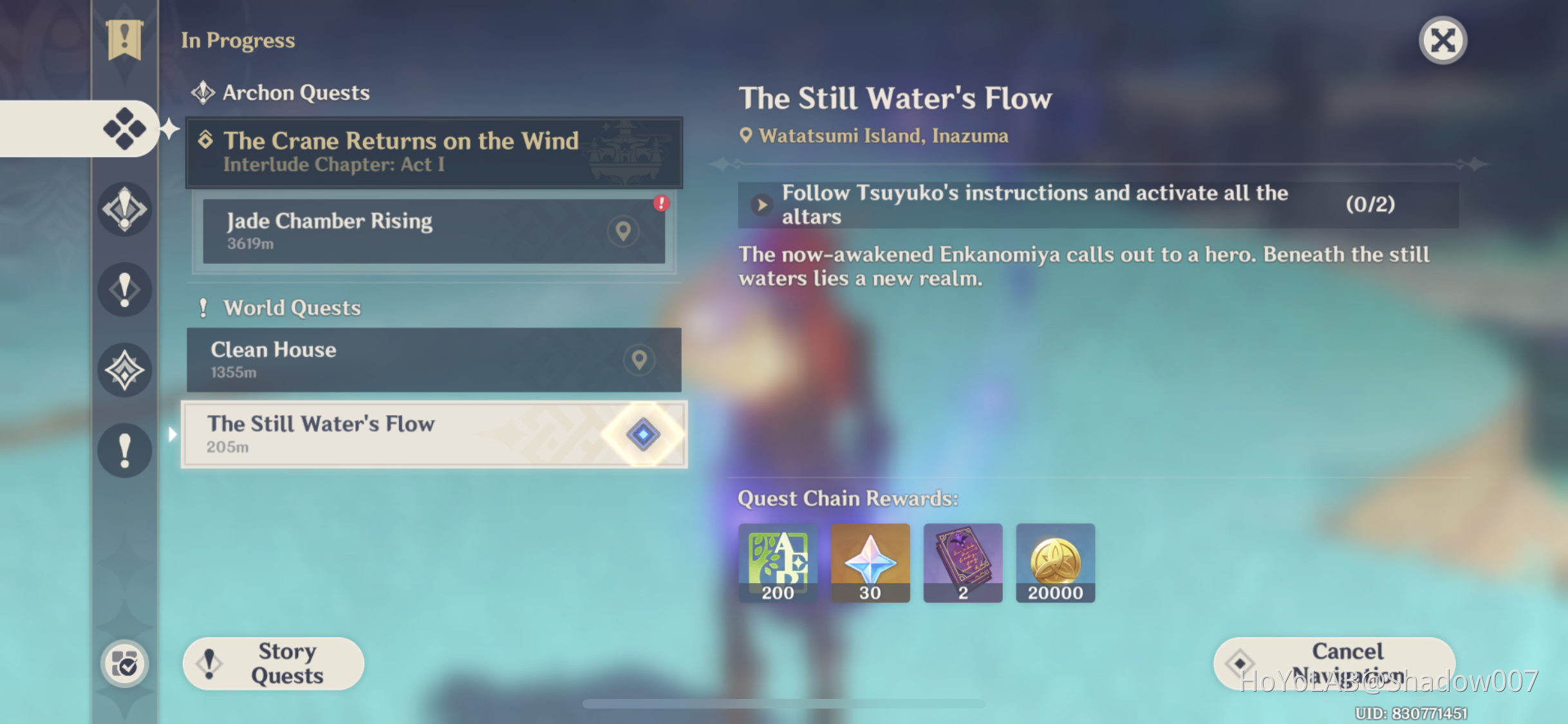Viewport: 1568px width, 724px height.
Task: Toggle the glowing tracker on The Still Water's Flow
Action: coord(642,434)
